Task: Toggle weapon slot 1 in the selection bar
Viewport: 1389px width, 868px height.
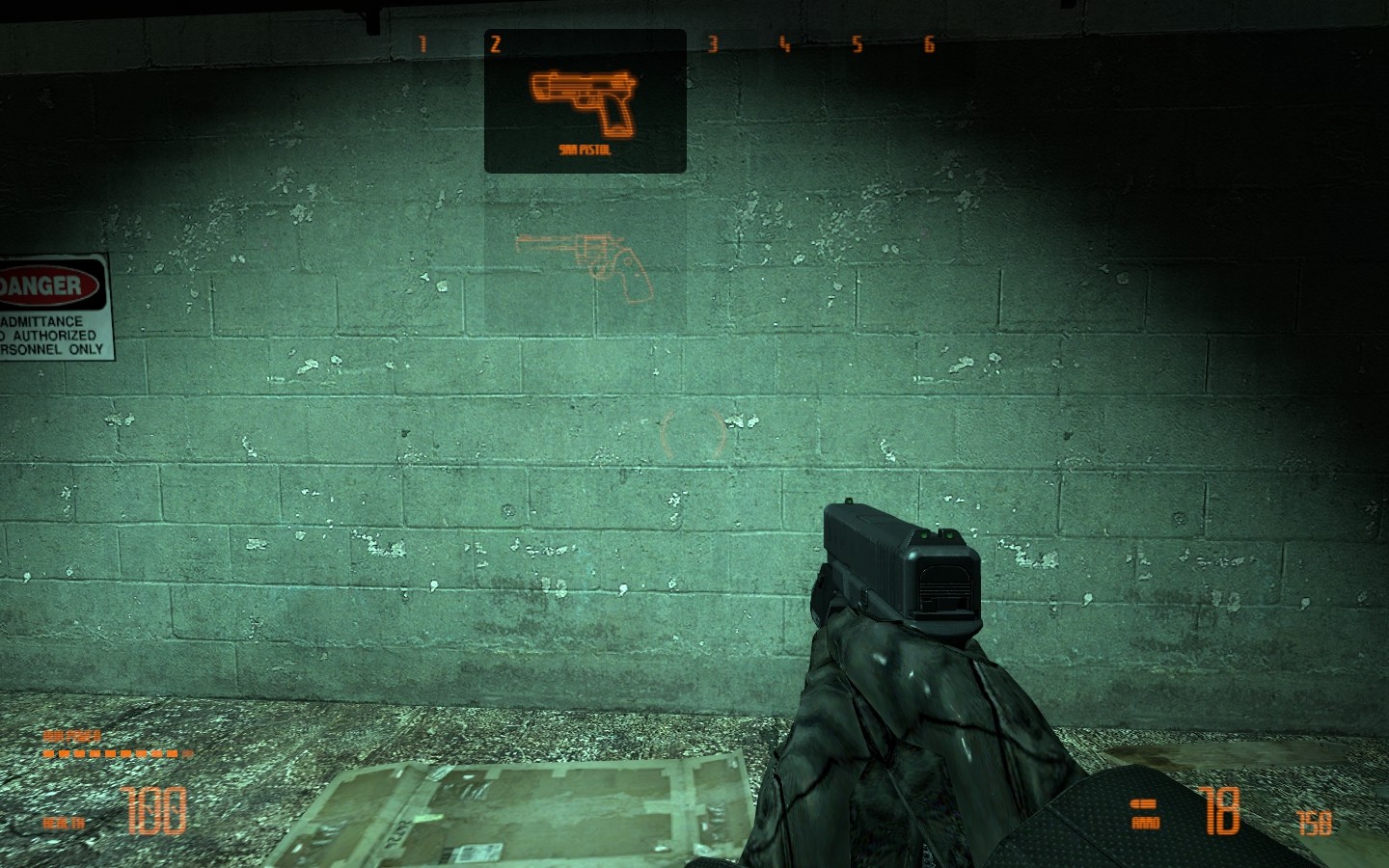Action: pos(422,42)
